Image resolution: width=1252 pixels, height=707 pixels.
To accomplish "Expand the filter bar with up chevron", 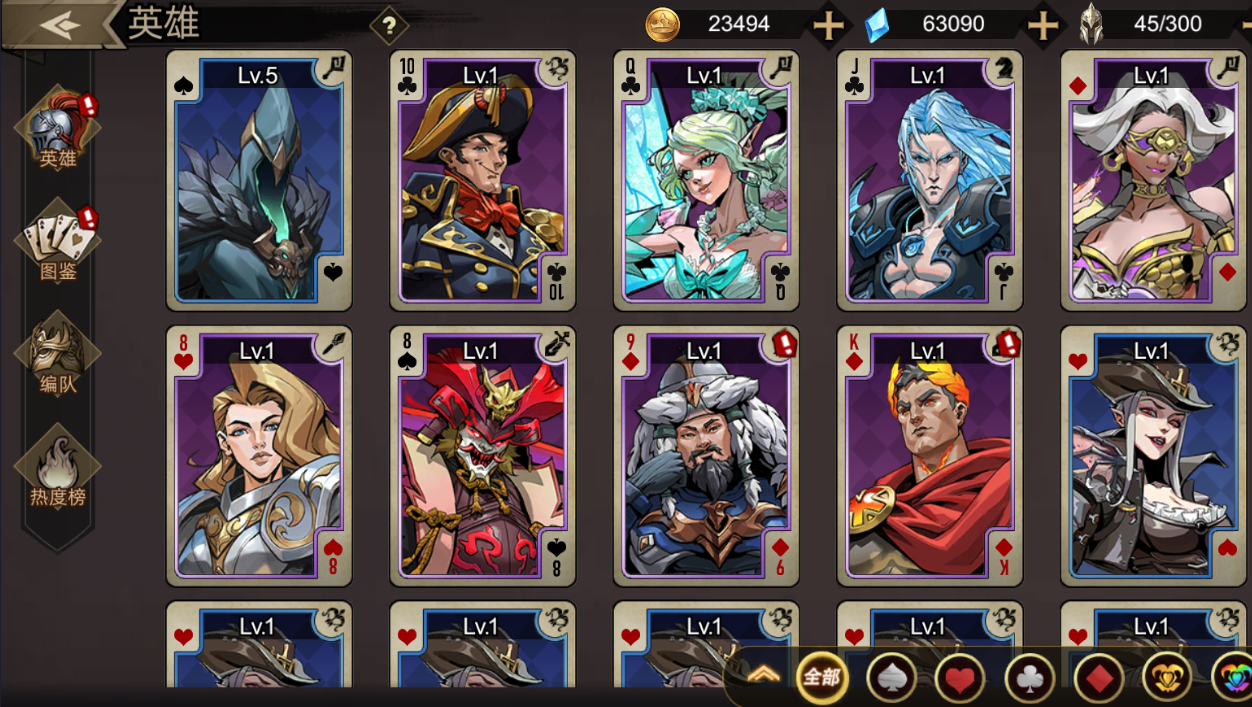I will [x=764, y=675].
